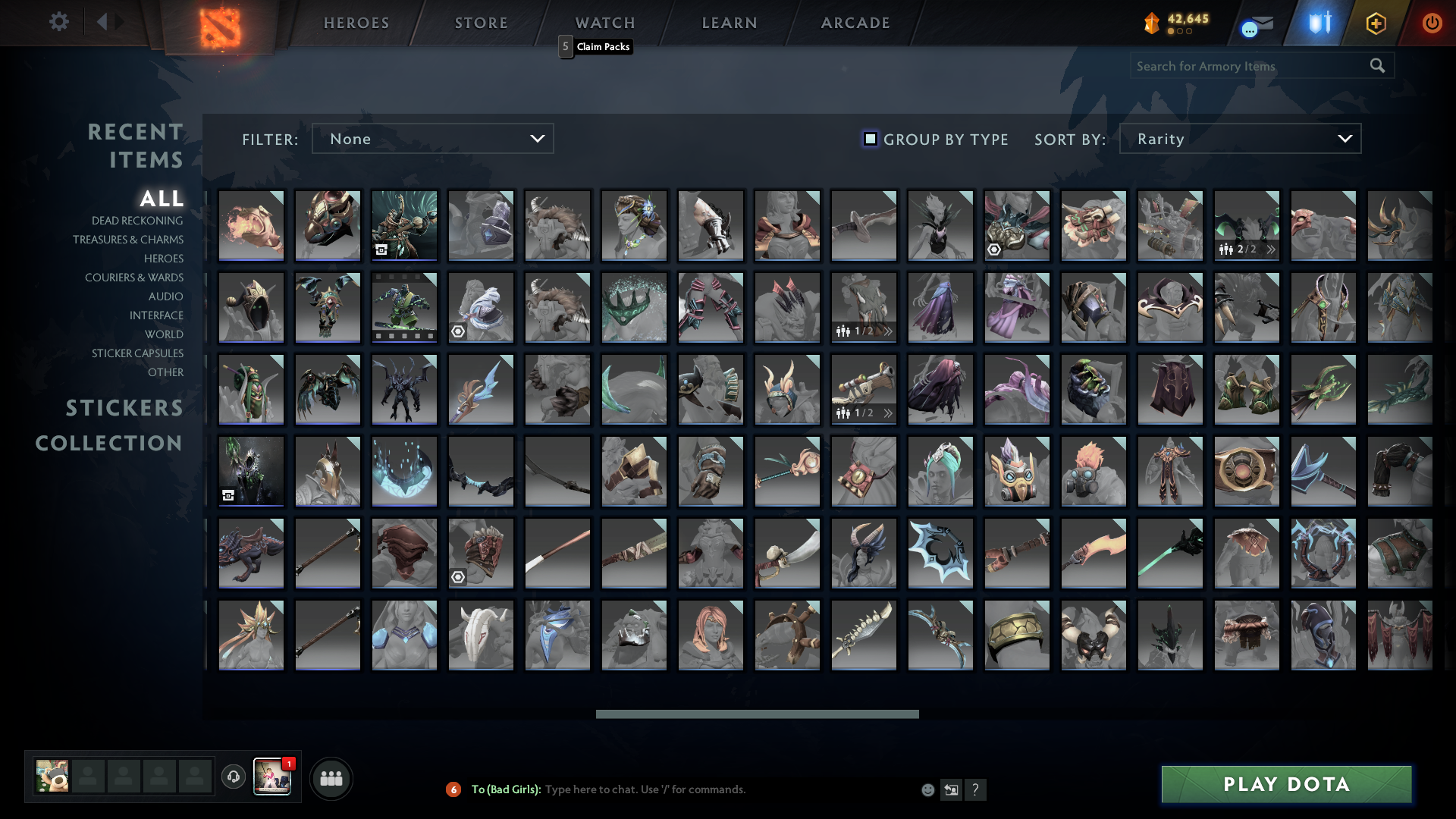Open the Sort By Rarity dropdown

click(x=1239, y=138)
